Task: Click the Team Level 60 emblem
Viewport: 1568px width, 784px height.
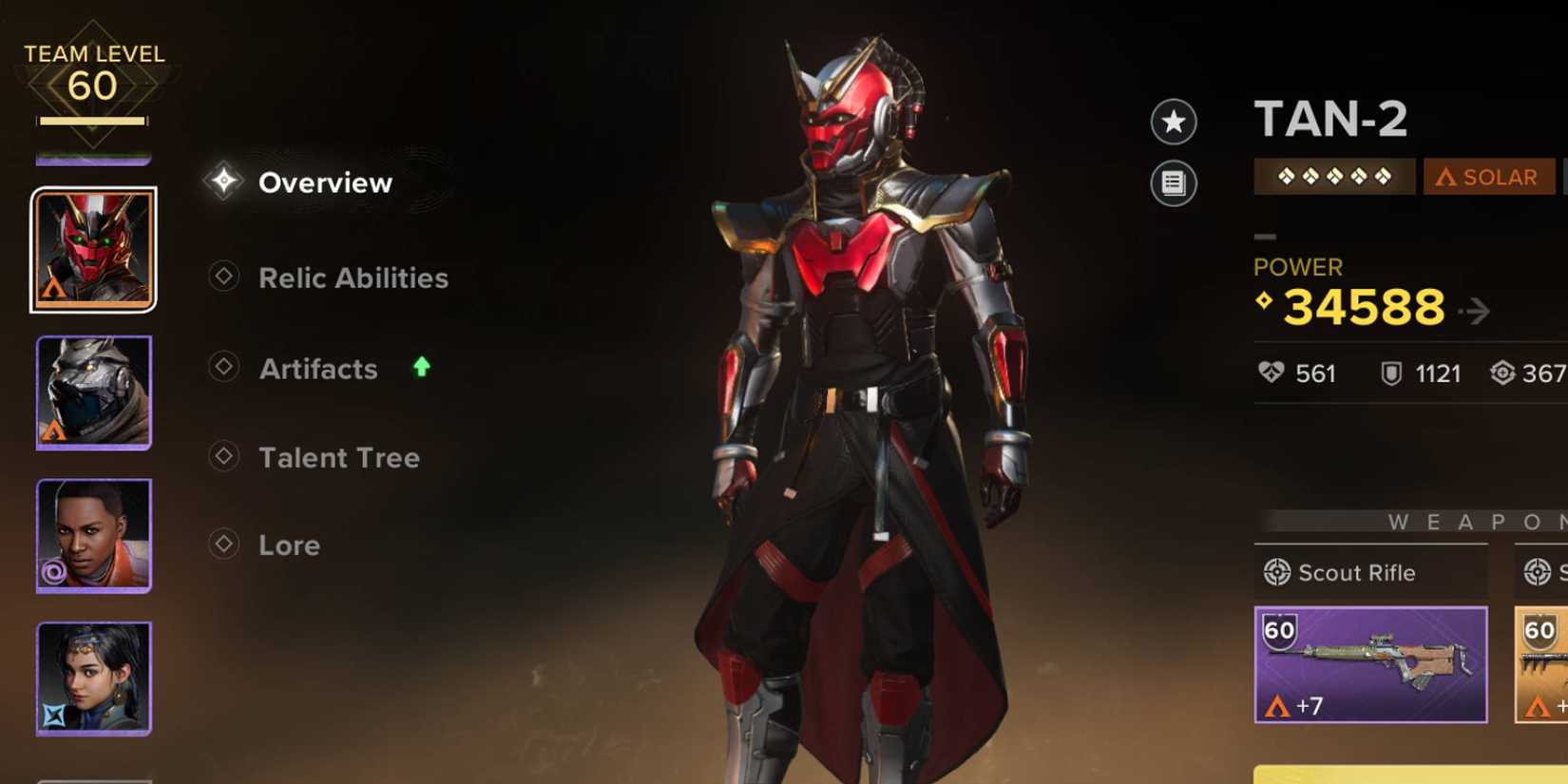Action: 93,74
